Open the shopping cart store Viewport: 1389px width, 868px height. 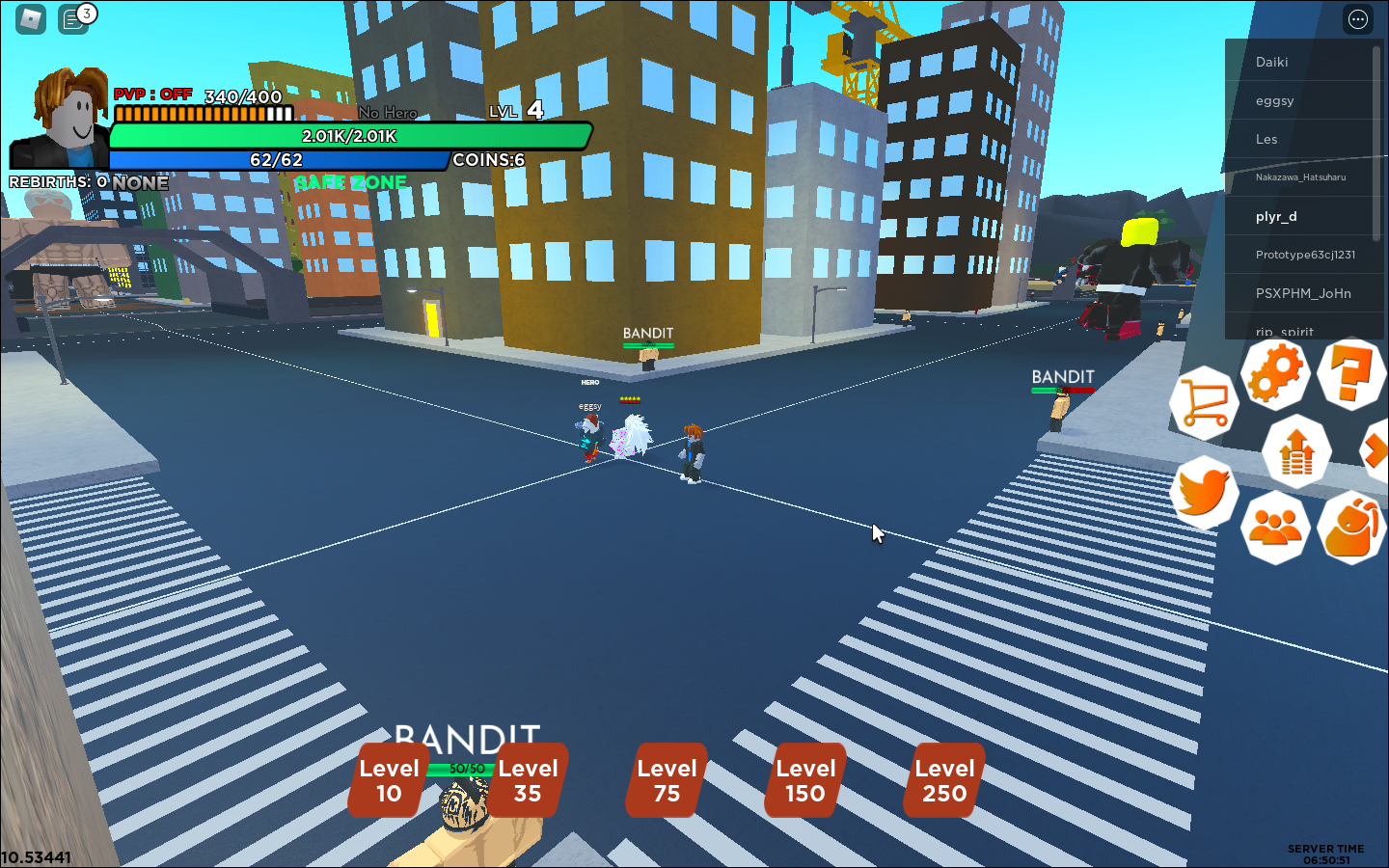coord(1204,403)
